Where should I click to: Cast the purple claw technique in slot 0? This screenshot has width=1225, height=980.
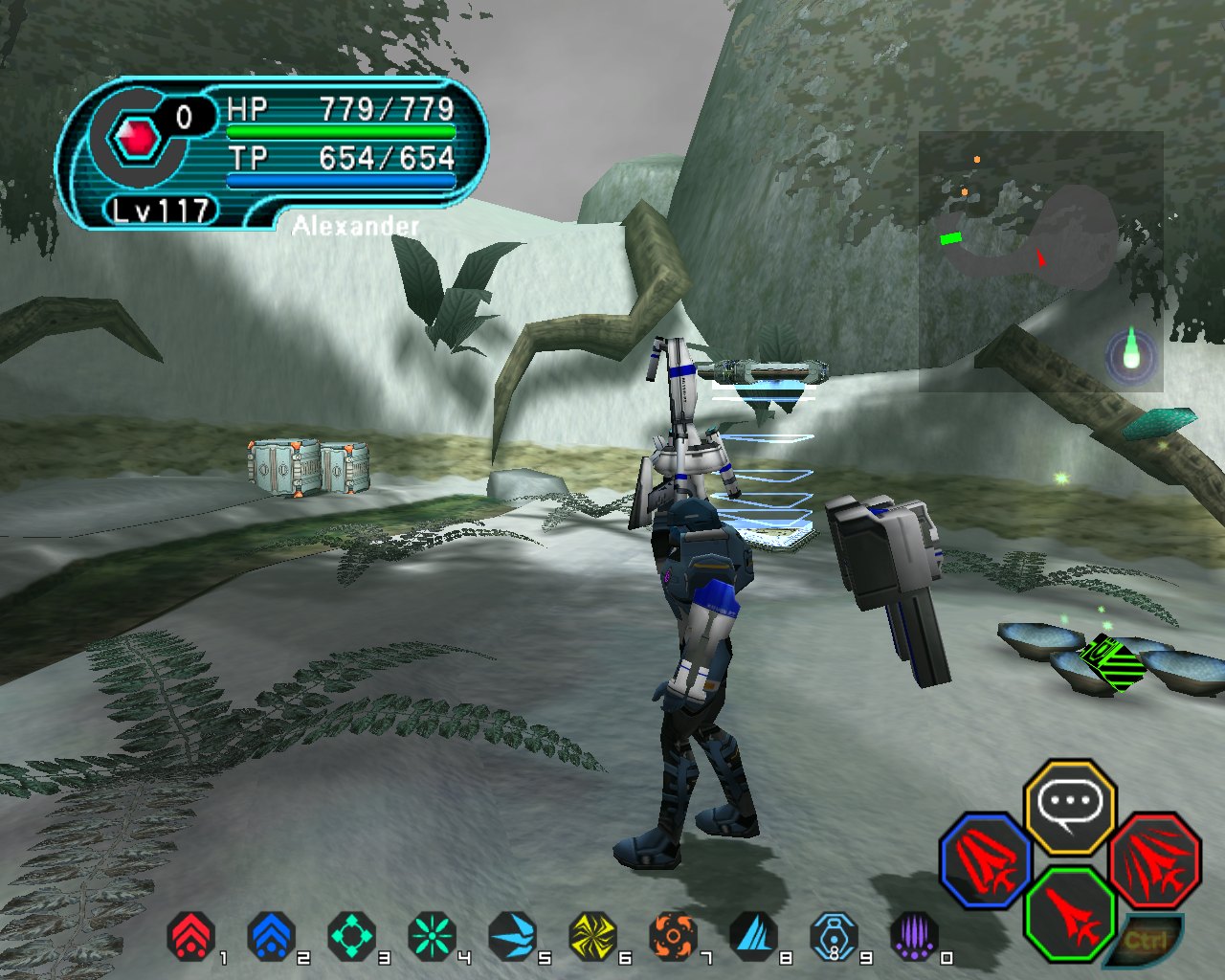point(914,936)
